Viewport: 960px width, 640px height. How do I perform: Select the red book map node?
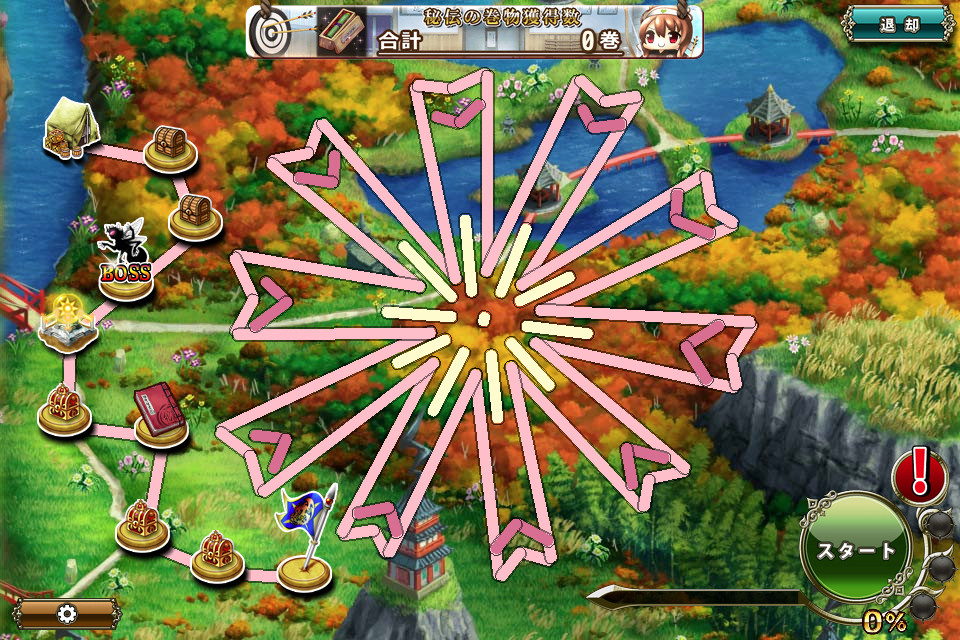click(160, 414)
